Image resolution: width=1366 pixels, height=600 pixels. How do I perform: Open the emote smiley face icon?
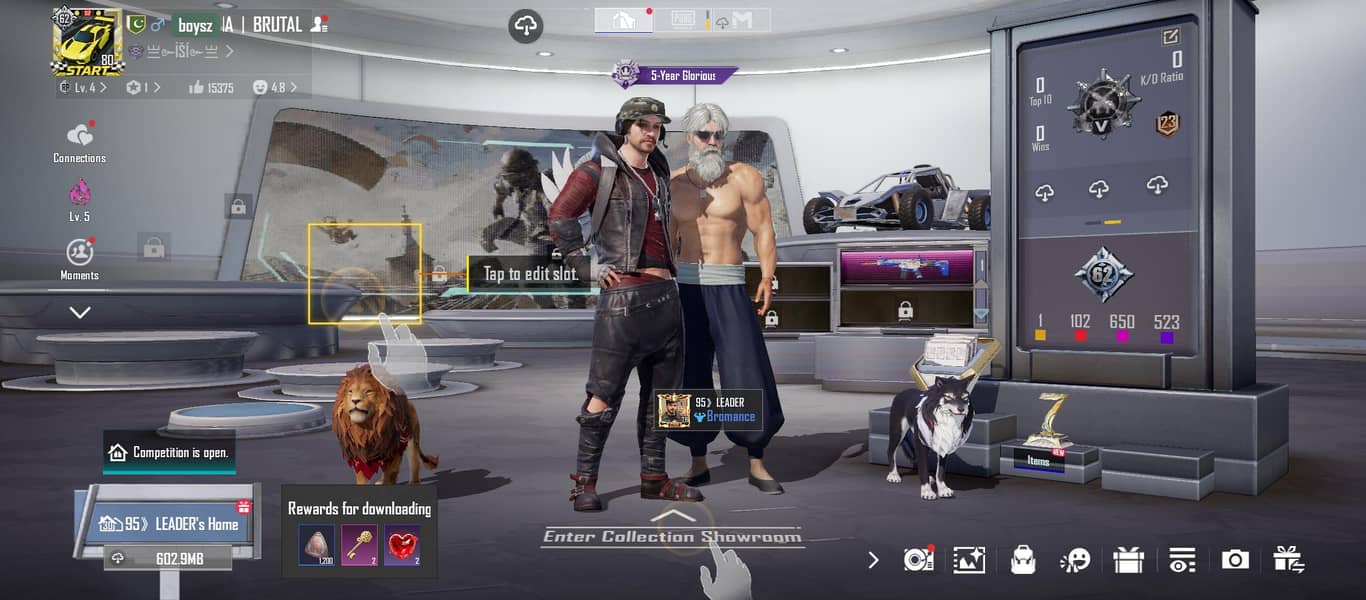tap(1075, 560)
